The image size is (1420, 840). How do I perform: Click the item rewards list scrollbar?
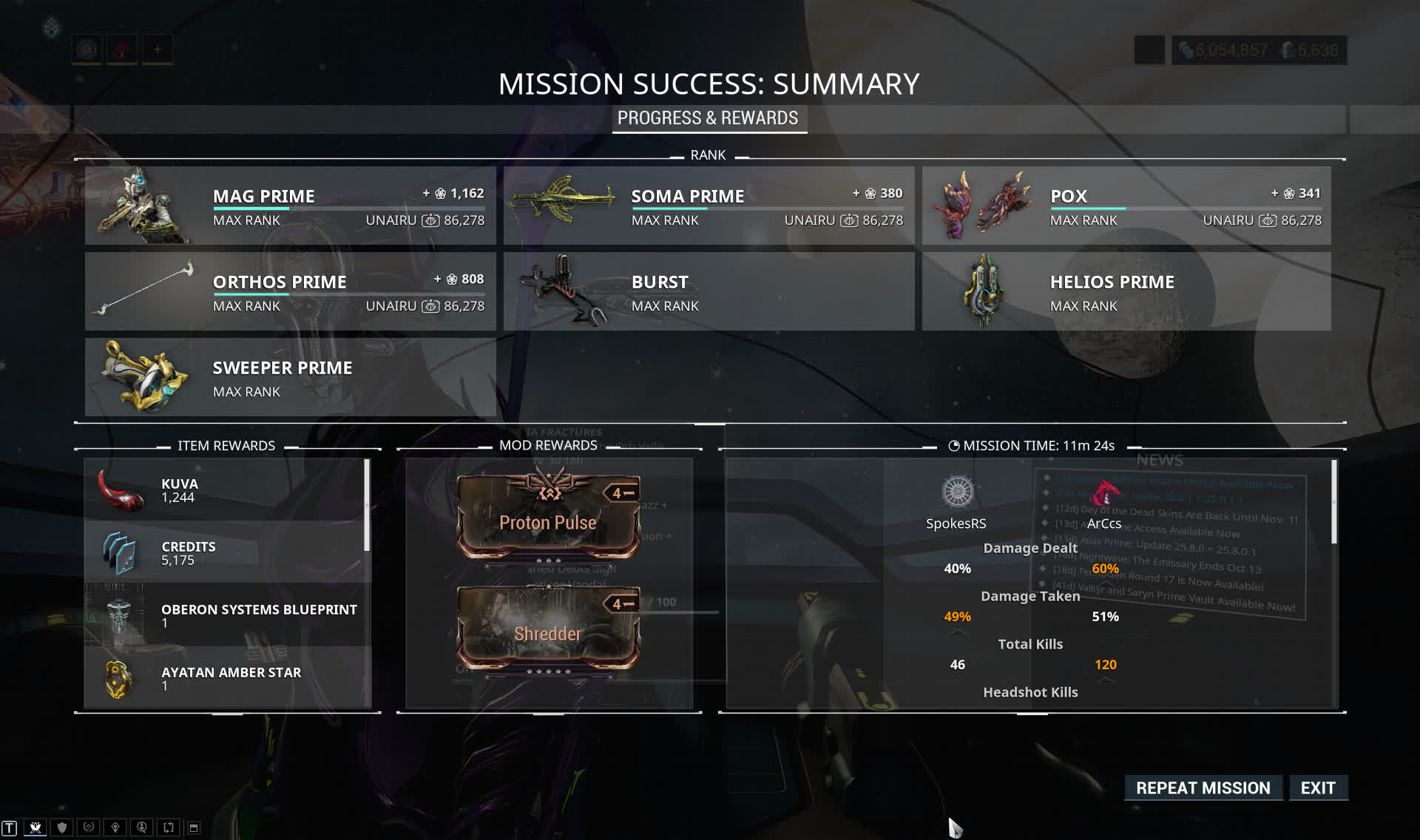[367, 506]
